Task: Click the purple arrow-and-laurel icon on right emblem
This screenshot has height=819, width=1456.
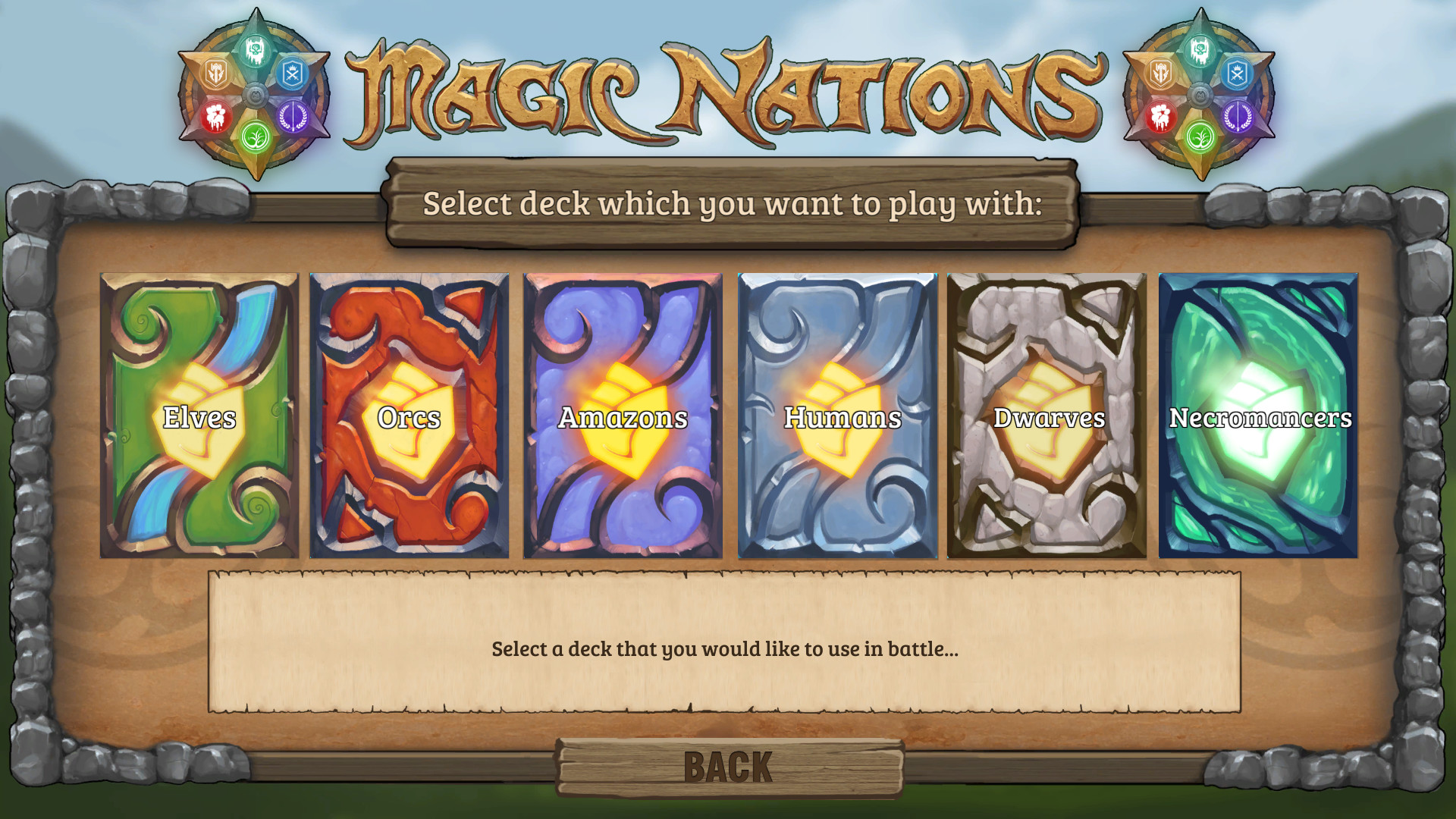Action: [x=1238, y=115]
